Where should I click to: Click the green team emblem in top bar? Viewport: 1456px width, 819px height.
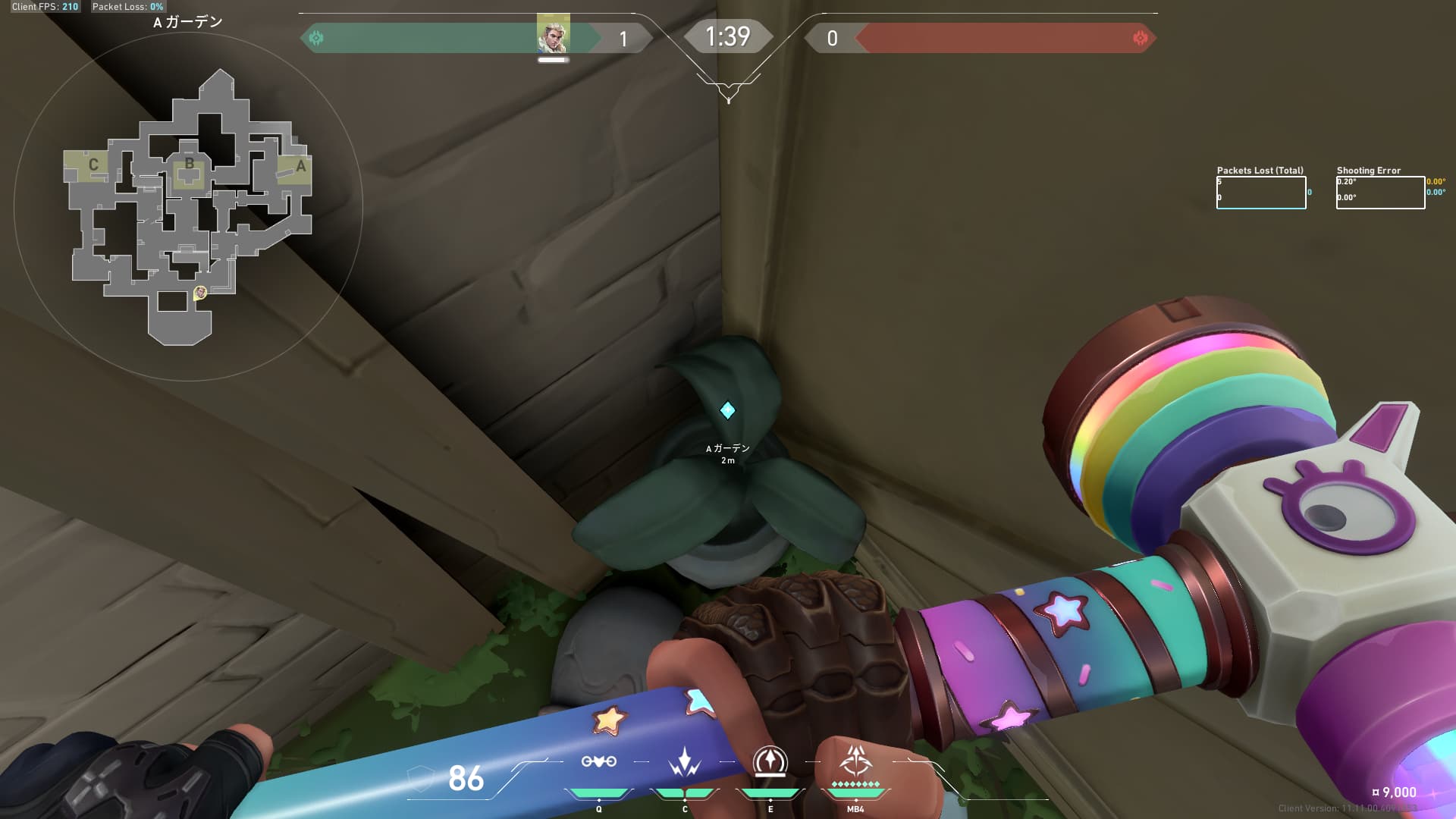click(x=316, y=38)
